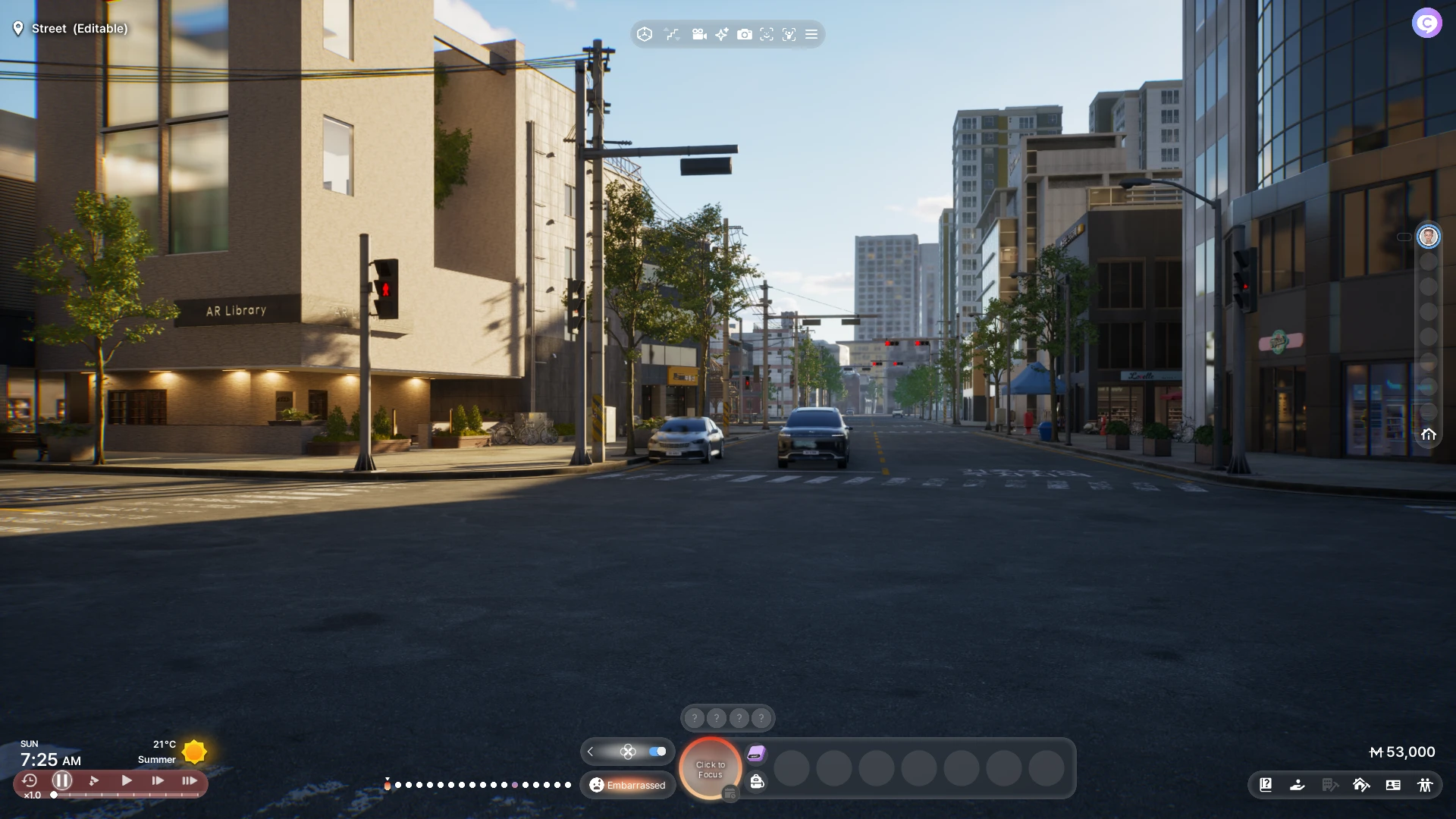Pause the game time
This screenshot has width=1456, height=819.
pyautogui.click(x=62, y=780)
